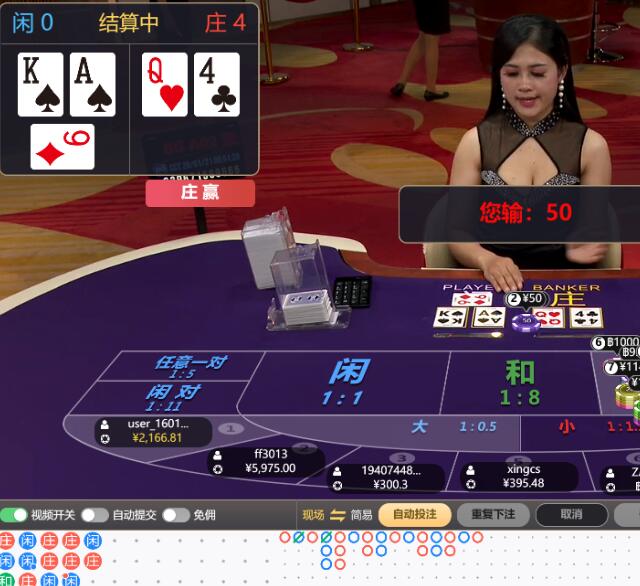Open the xingcs player seat panel
Viewport: 640px width, 586px height.
518,476
